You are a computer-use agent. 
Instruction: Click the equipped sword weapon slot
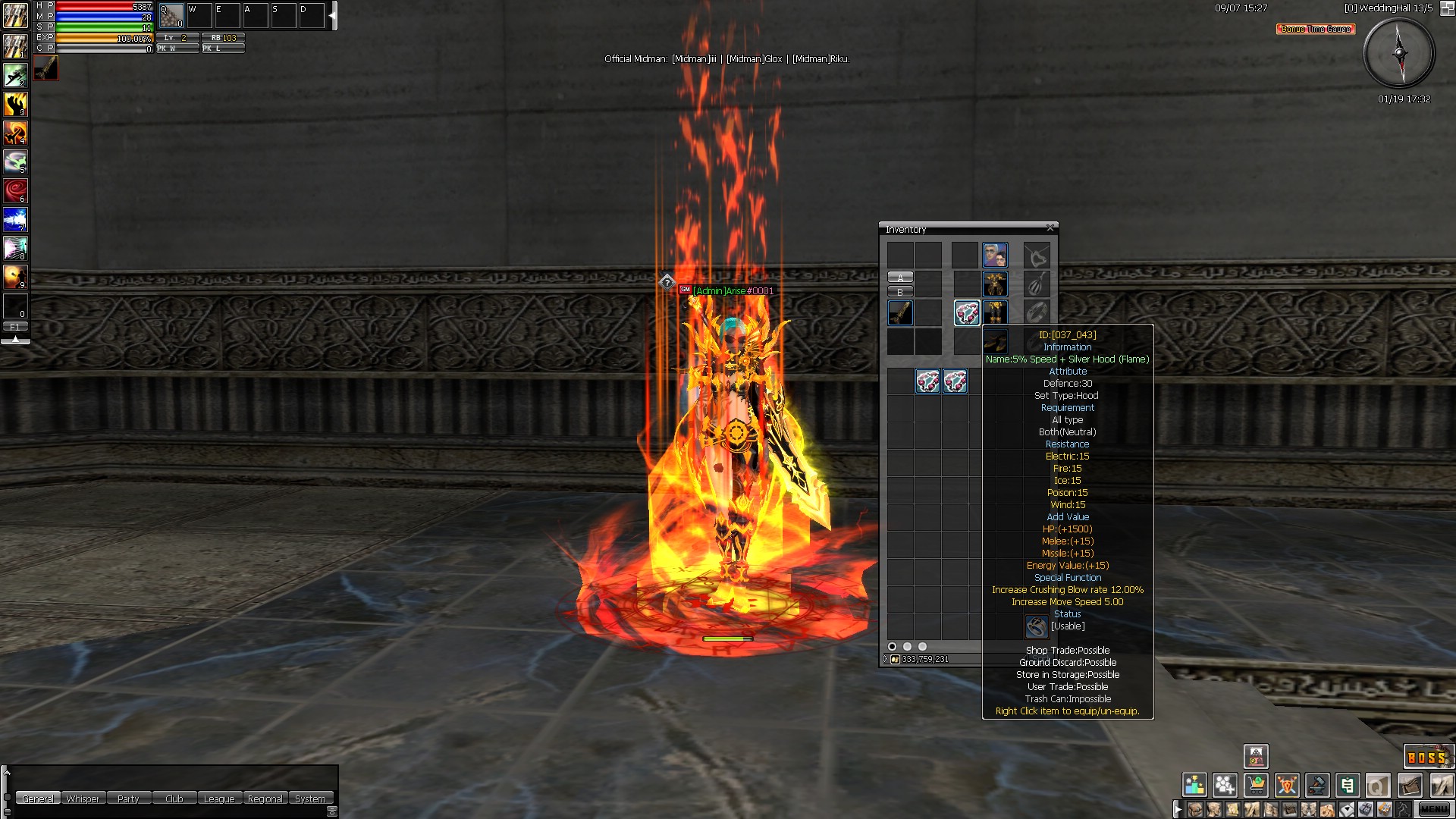[x=900, y=312]
